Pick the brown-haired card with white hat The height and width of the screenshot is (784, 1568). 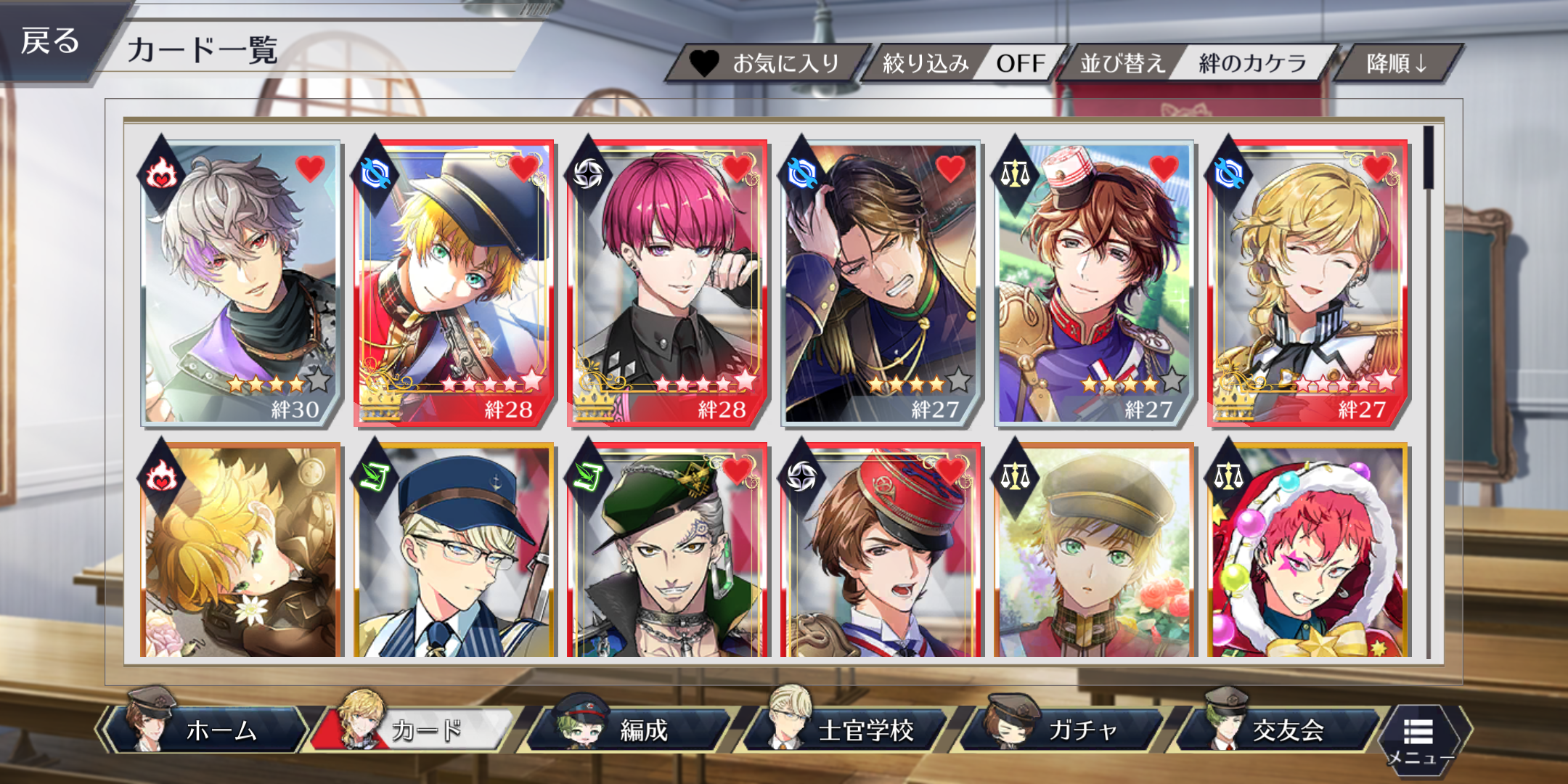coord(1095,283)
